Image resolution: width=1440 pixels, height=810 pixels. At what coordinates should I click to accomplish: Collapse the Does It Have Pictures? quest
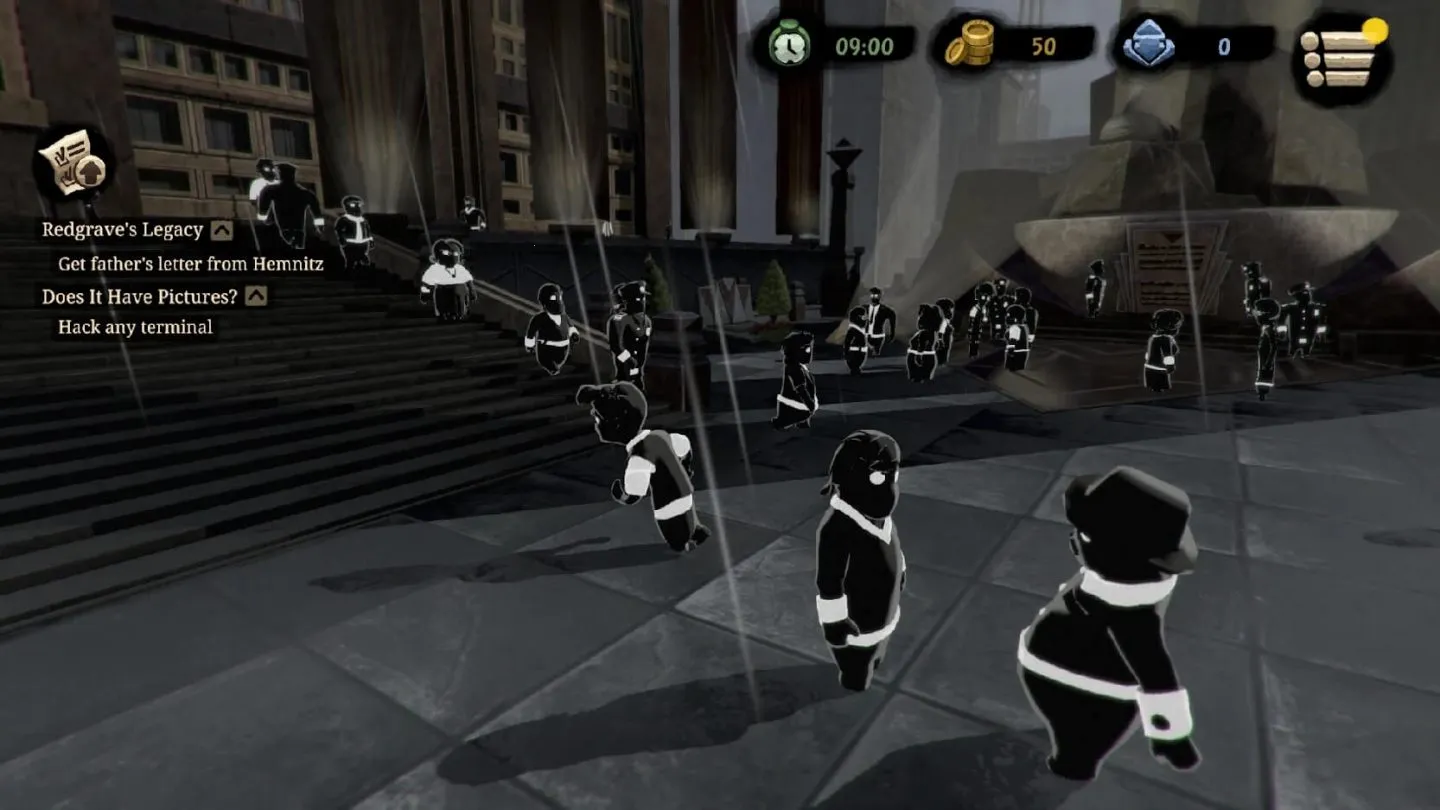(x=256, y=296)
